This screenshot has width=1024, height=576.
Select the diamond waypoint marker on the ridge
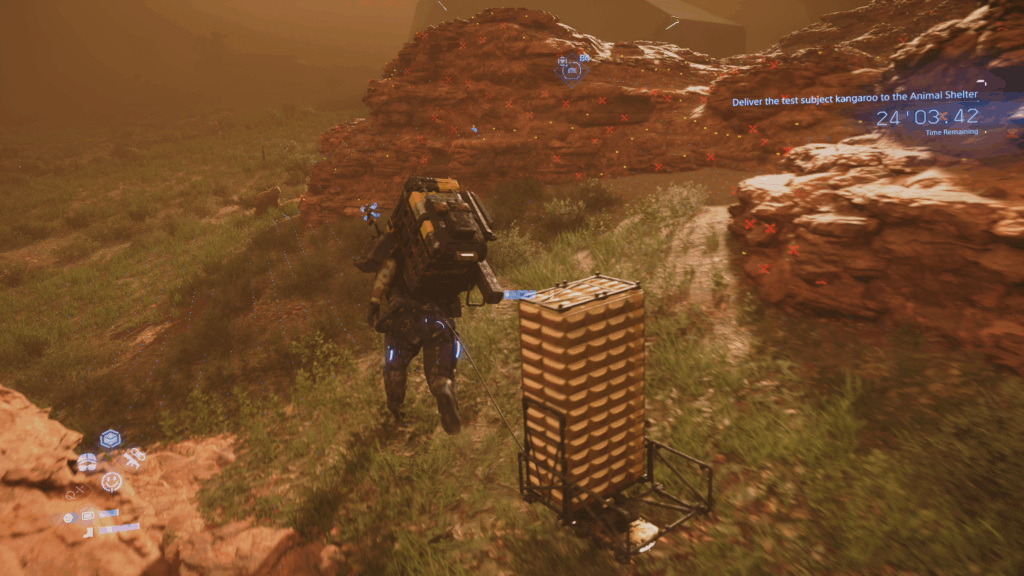coord(571,69)
